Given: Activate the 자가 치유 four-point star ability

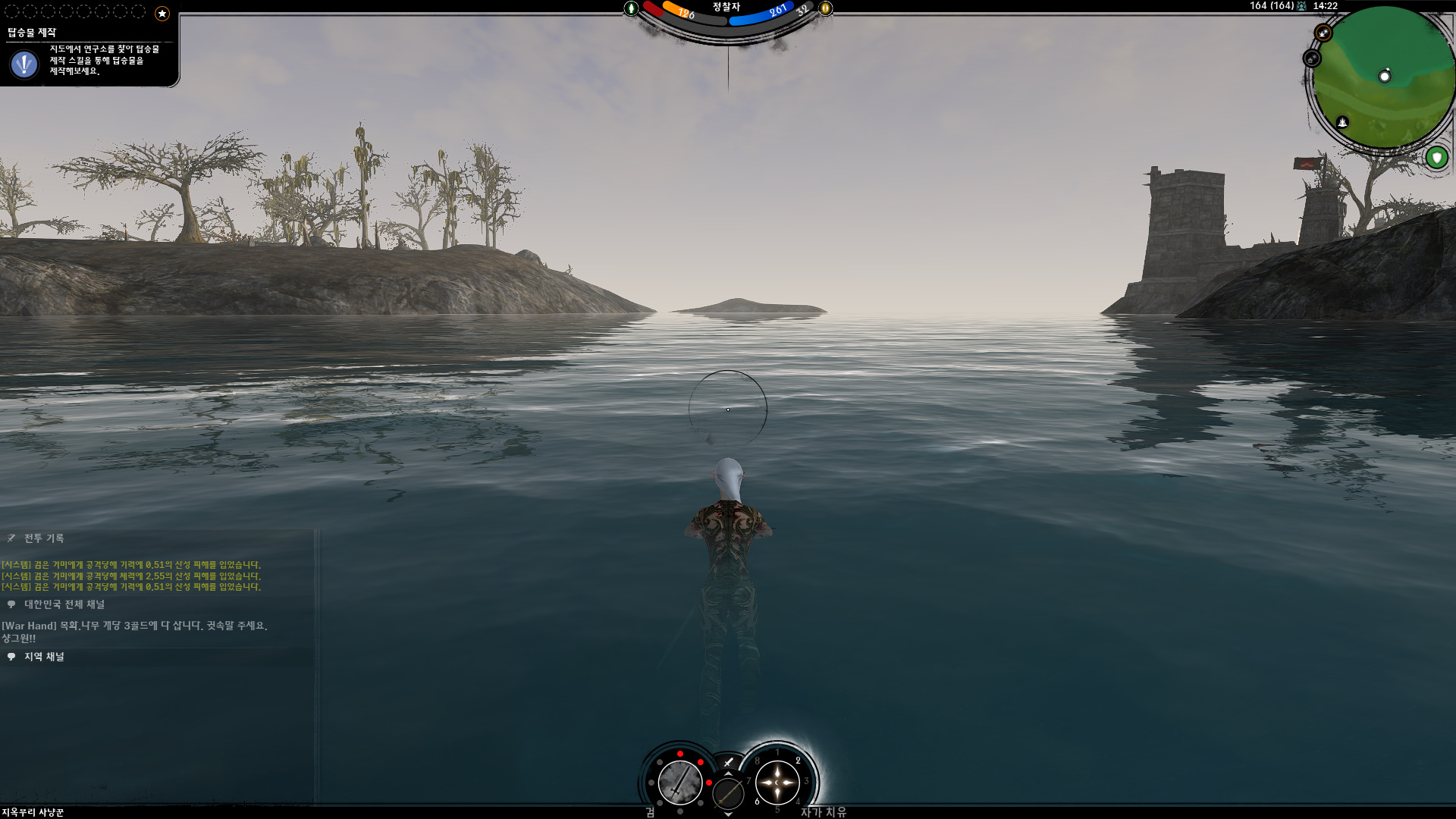Looking at the screenshot, I should [x=777, y=782].
